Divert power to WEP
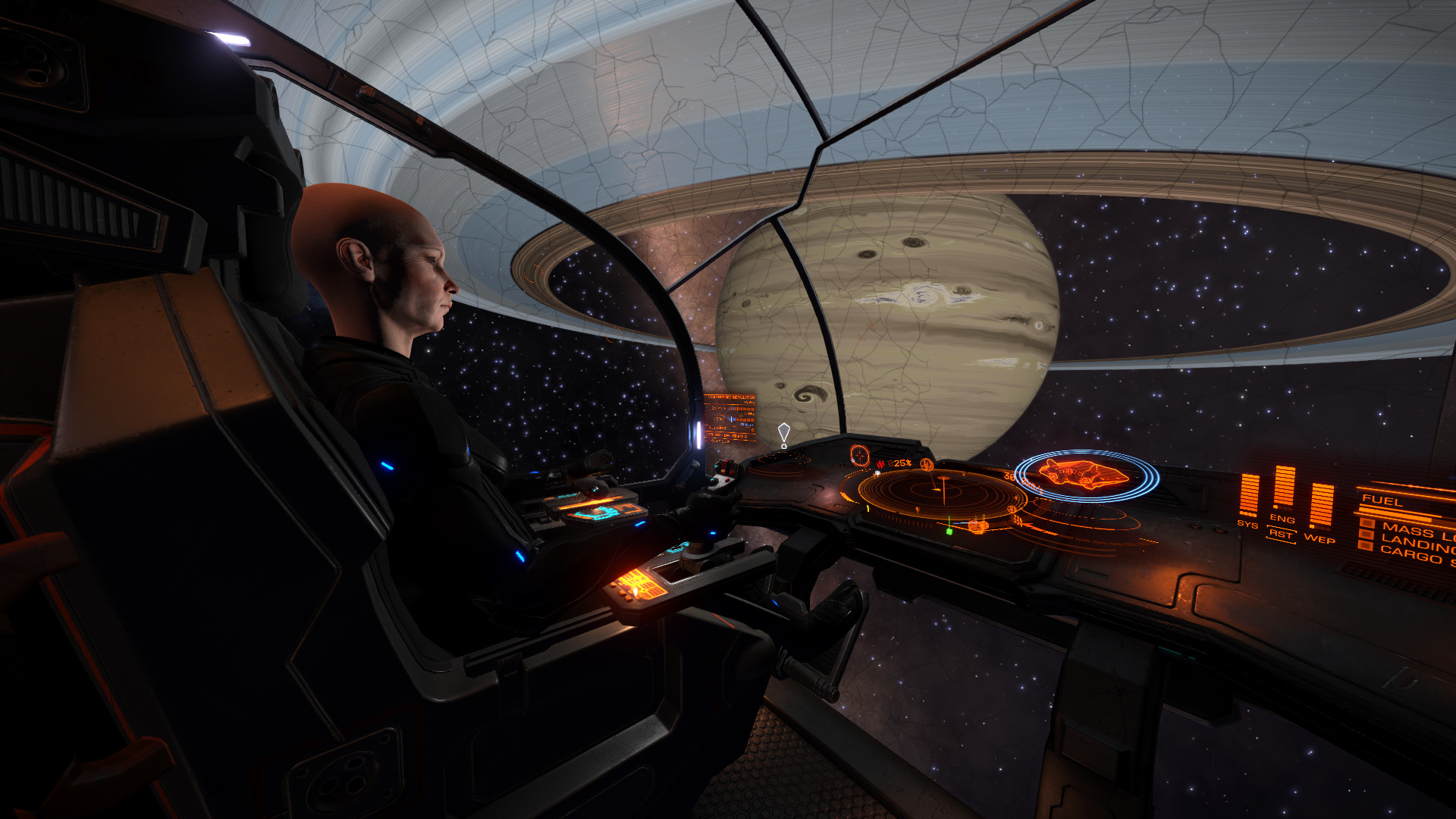Image resolution: width=1456 pixels, height=819 pixels. pos(1319,539)
